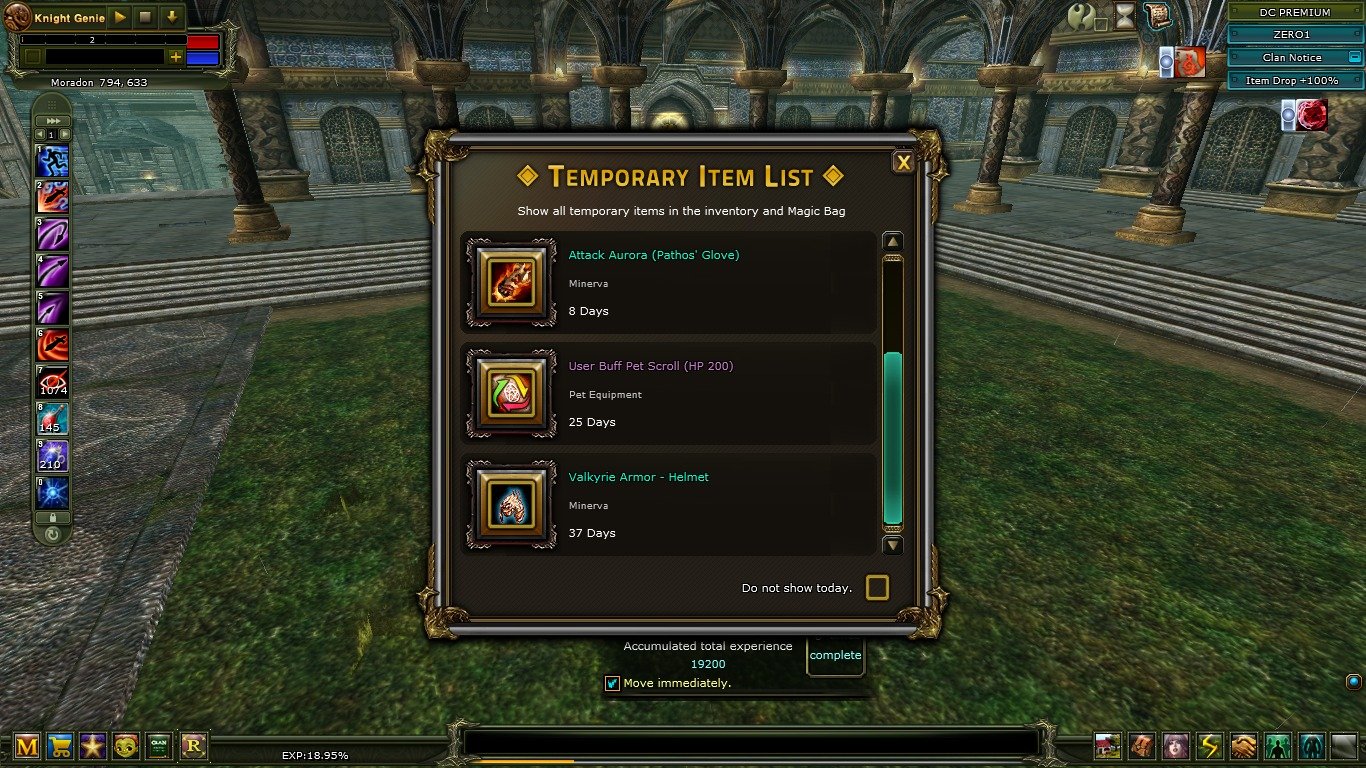Screen dimensions: 1366x768
Task: Click the yellow M menu button
Action: click(x=27, y=745)
